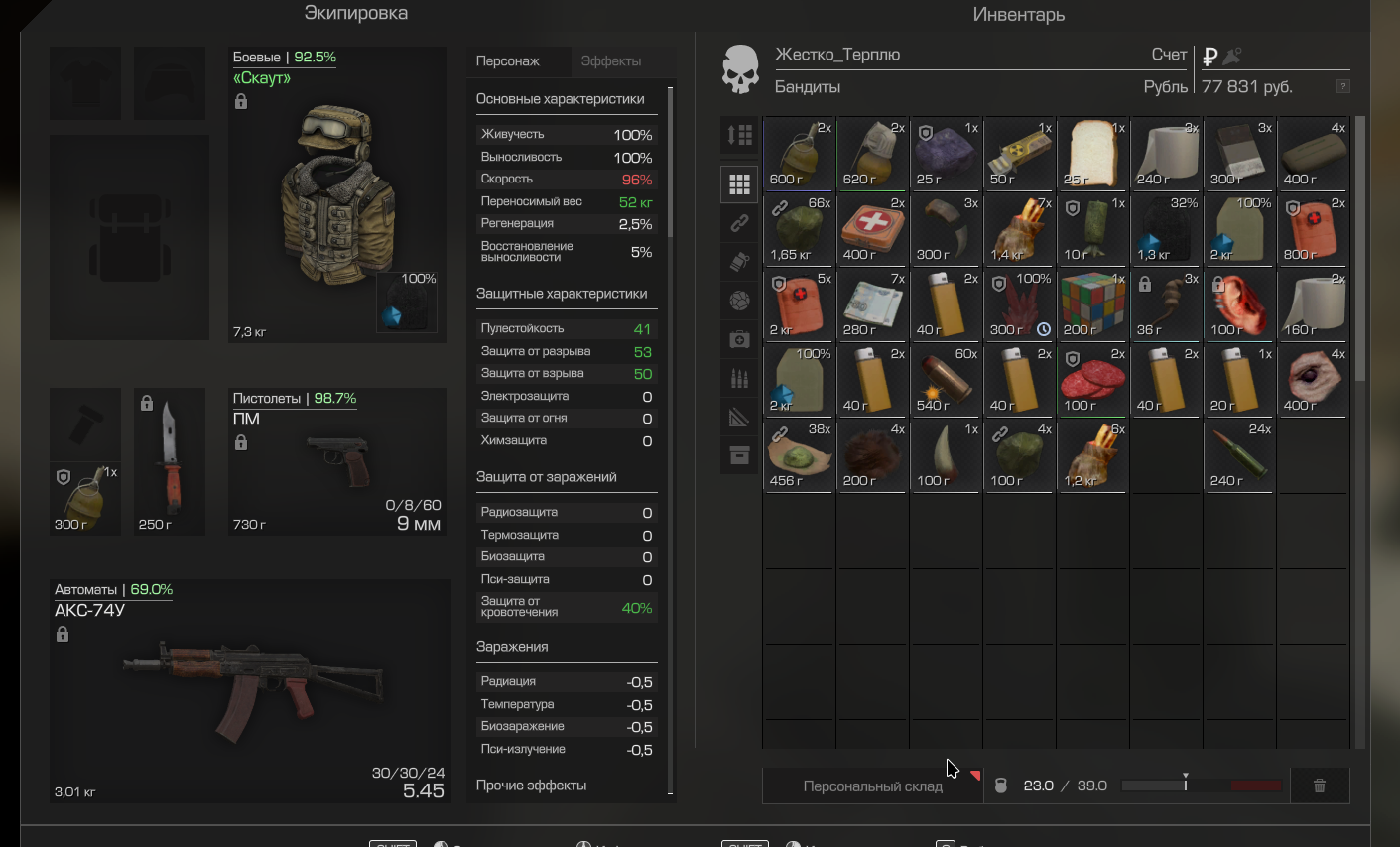Select the bread slice item
The image size is (1400, 847).
tap(1092, 154)
